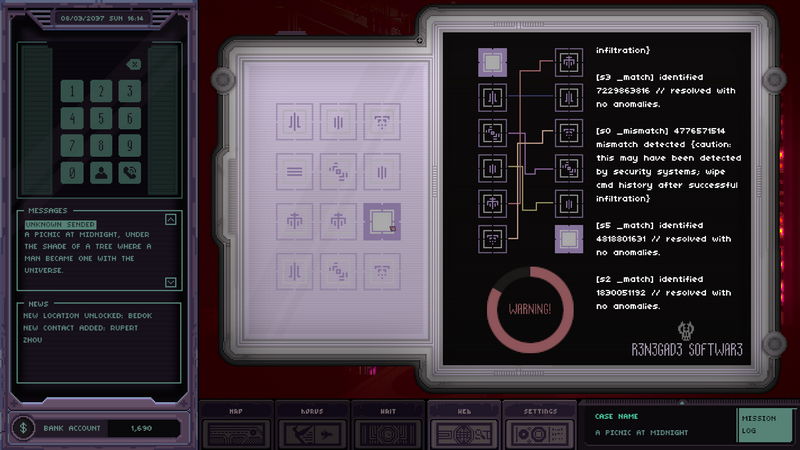Click the messages panel down arrow button

point(170,282)
